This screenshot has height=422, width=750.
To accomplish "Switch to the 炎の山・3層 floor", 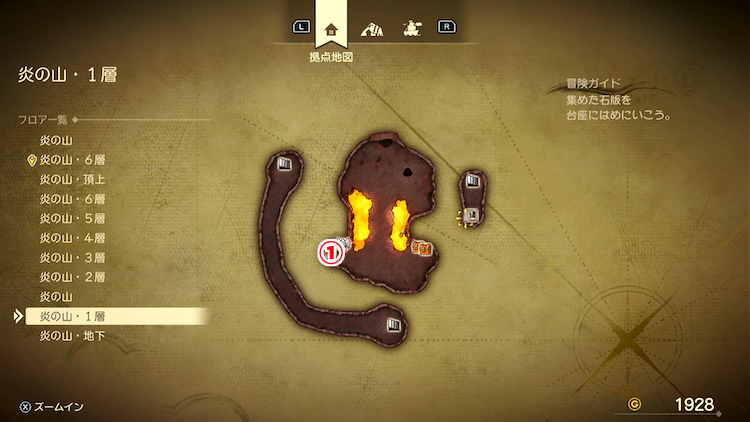I will point(73,257).
